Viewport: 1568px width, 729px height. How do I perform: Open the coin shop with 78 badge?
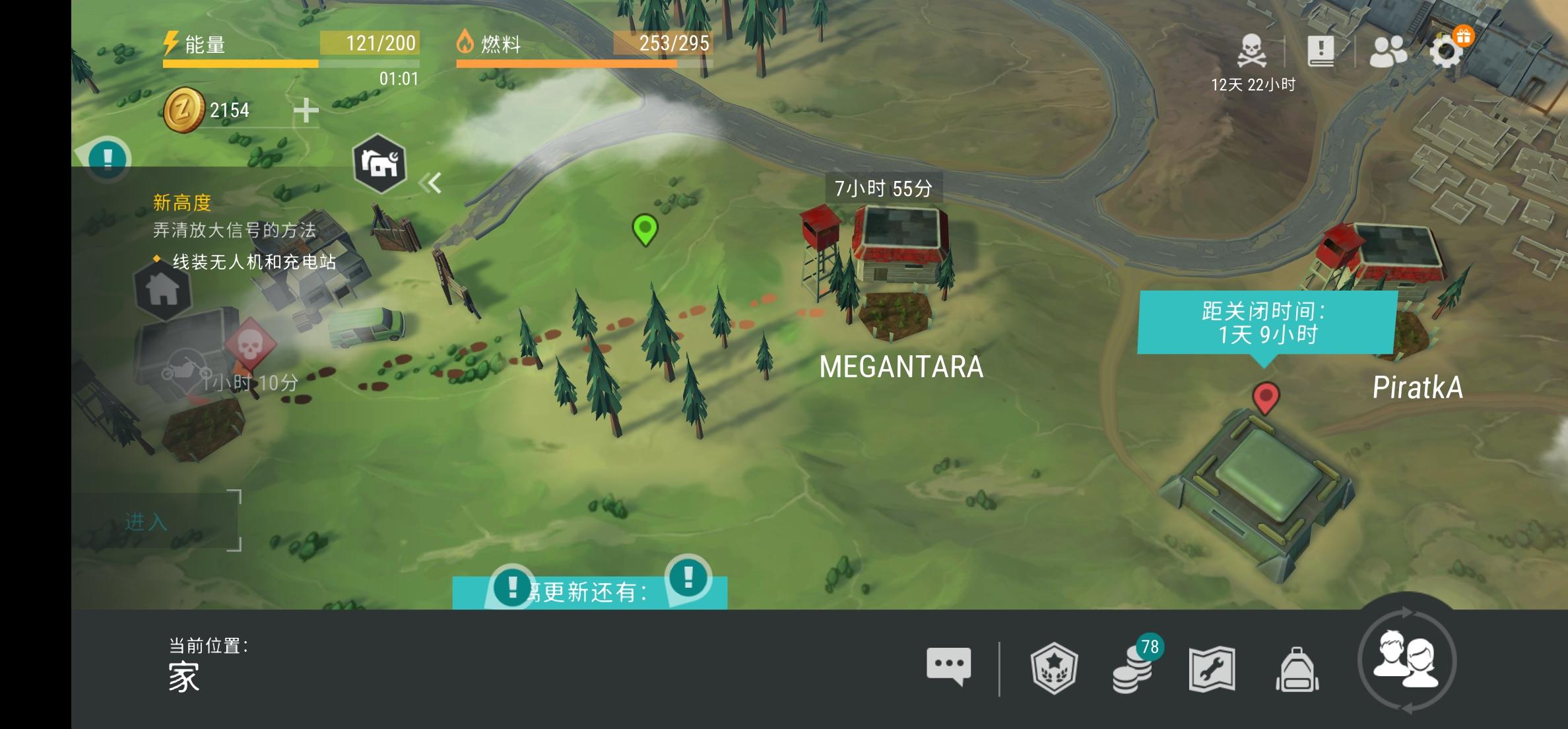tap(1138, 670)
